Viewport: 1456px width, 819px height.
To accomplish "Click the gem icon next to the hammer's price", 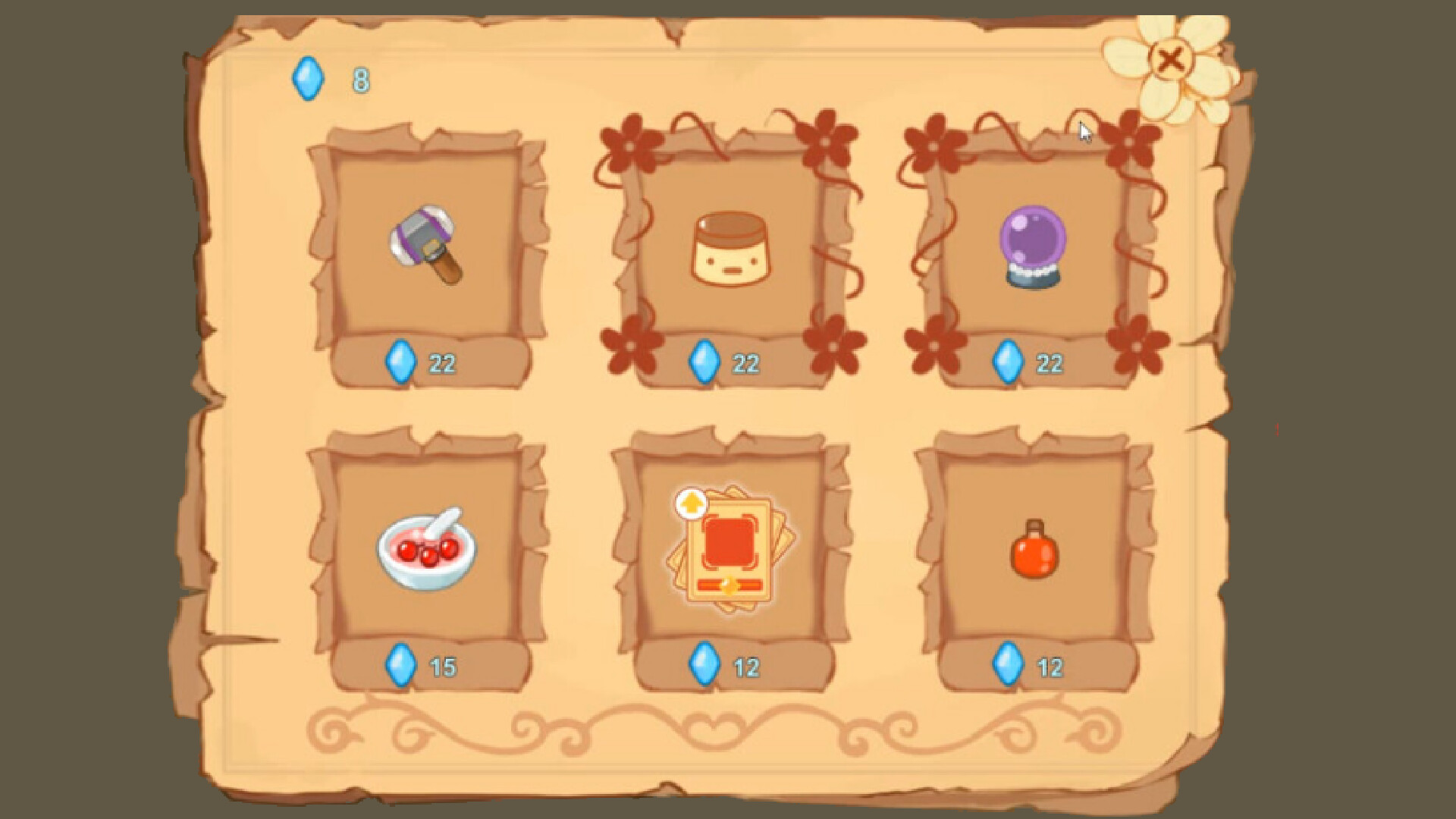I will (400, 363).
